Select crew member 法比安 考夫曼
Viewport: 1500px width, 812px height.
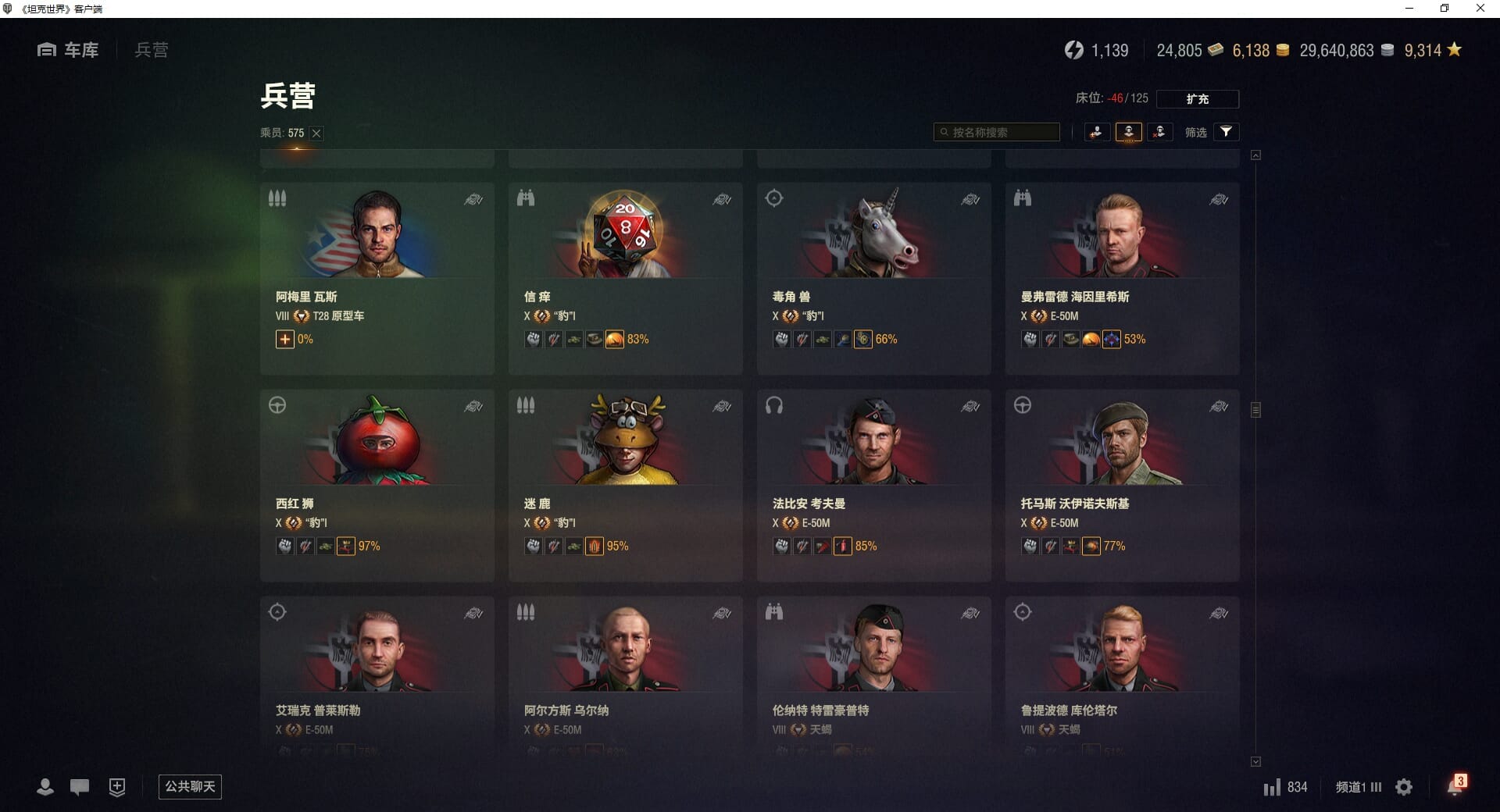[873, 485]
